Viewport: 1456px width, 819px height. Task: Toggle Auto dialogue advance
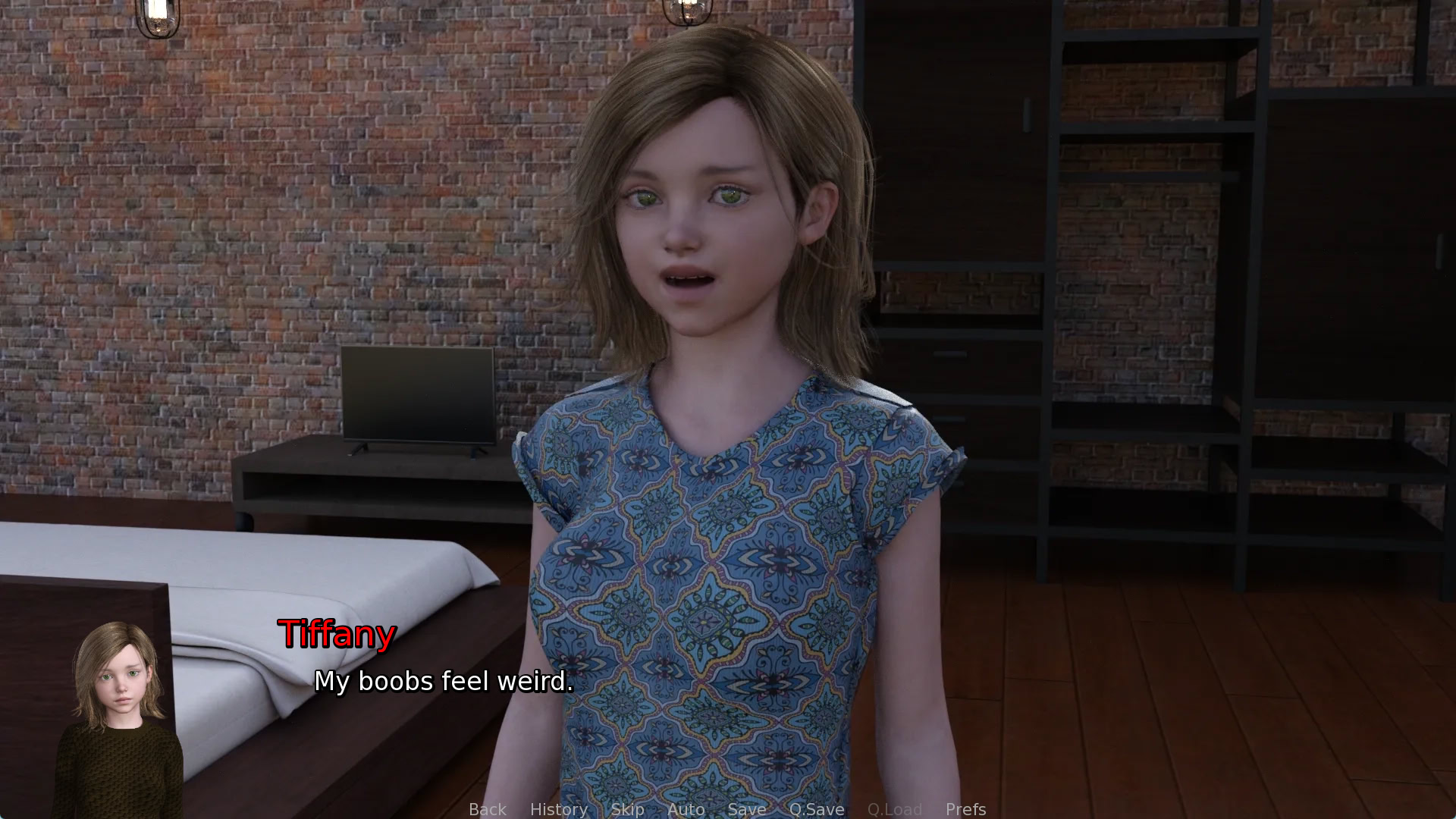tap(686, 809)
